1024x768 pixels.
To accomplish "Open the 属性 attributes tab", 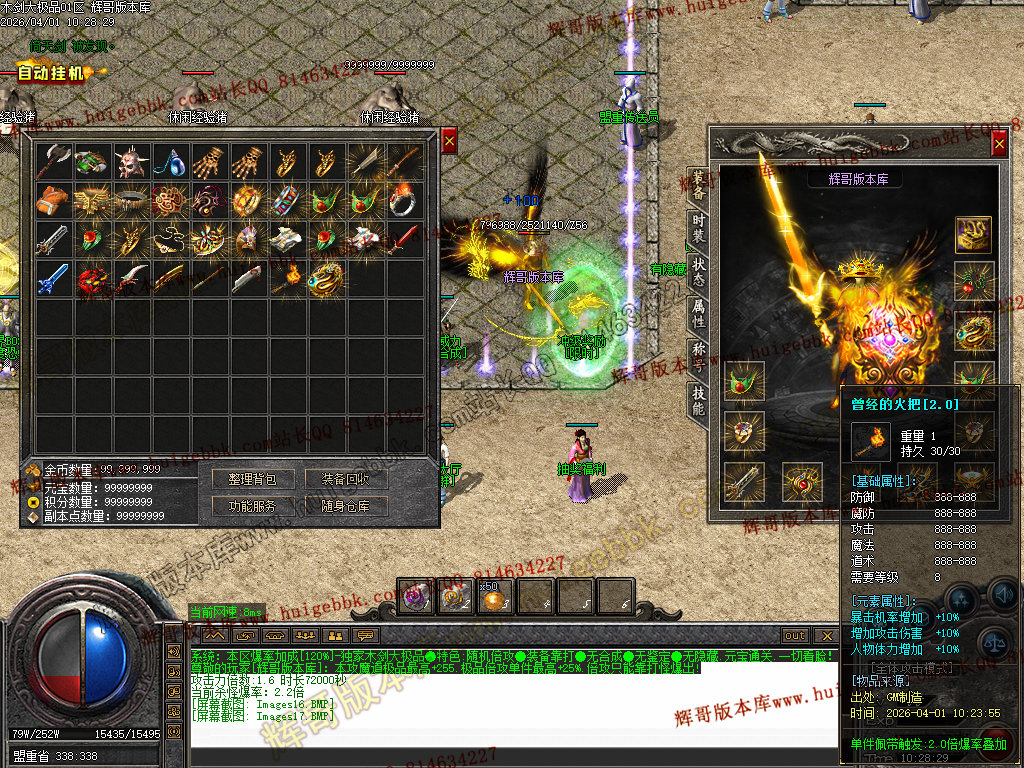I will tap(698, 314).
